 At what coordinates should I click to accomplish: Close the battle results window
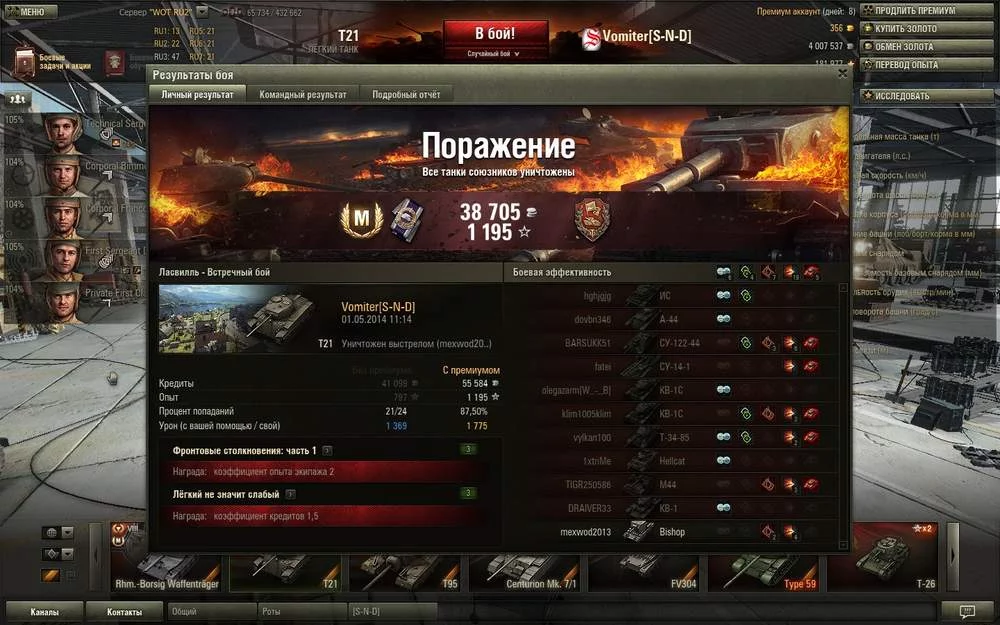coord(842,74)
